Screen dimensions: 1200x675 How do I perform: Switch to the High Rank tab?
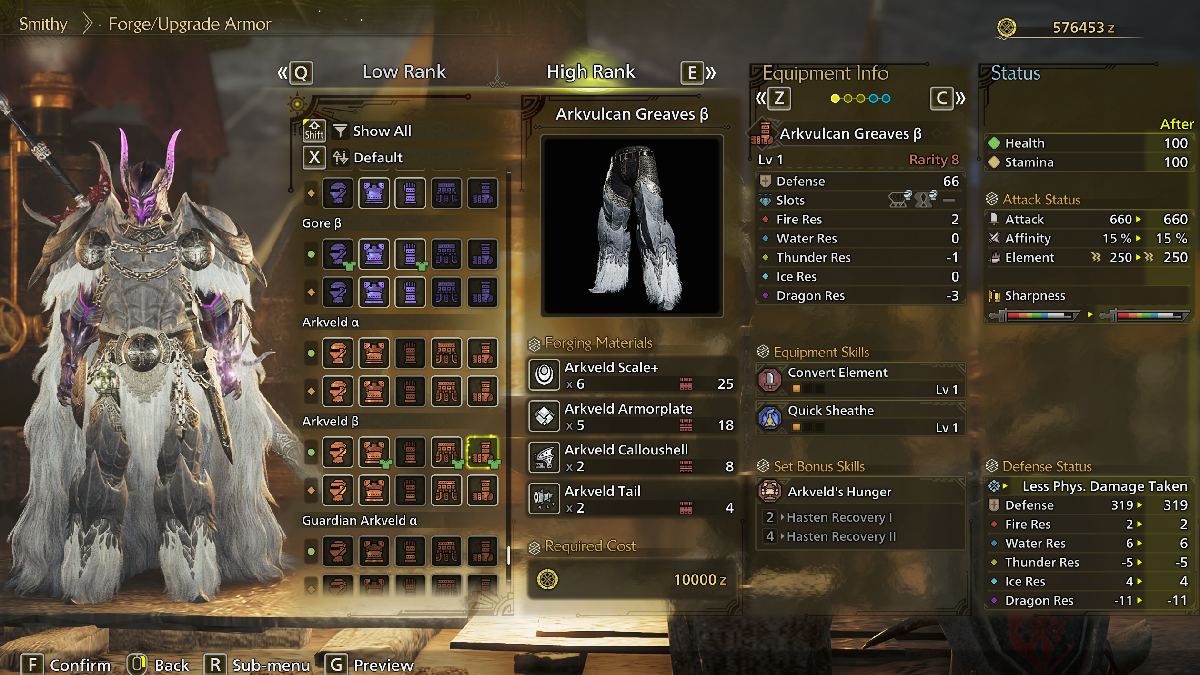coord(590,72)
